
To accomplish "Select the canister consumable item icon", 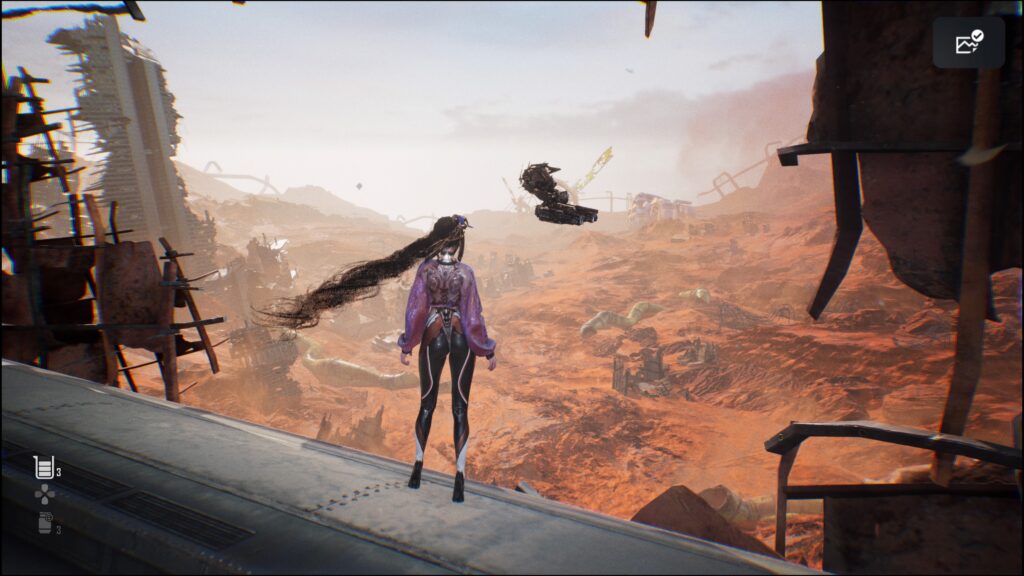I will click(44, 522).
